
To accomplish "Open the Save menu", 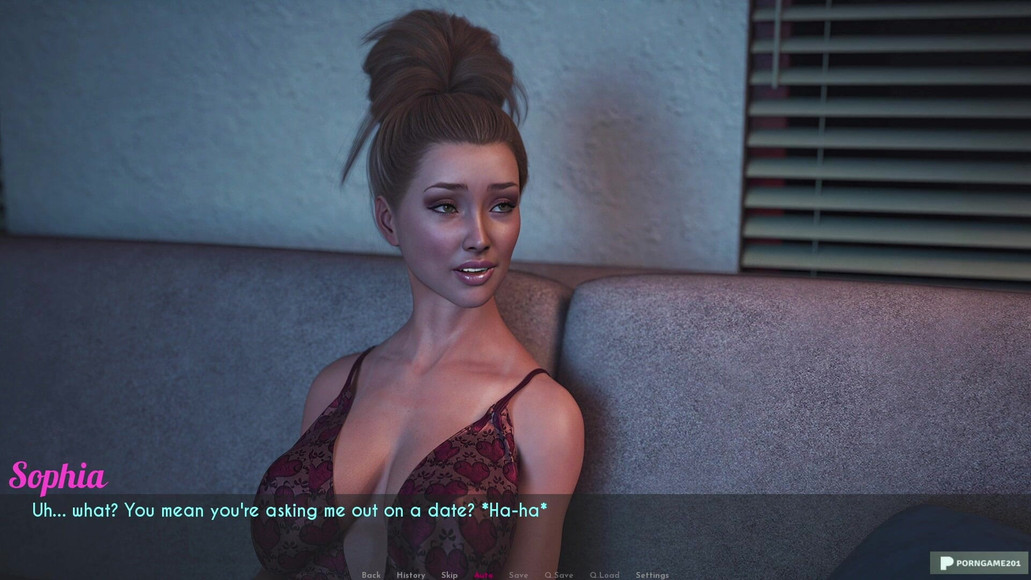I will (518, 575).
